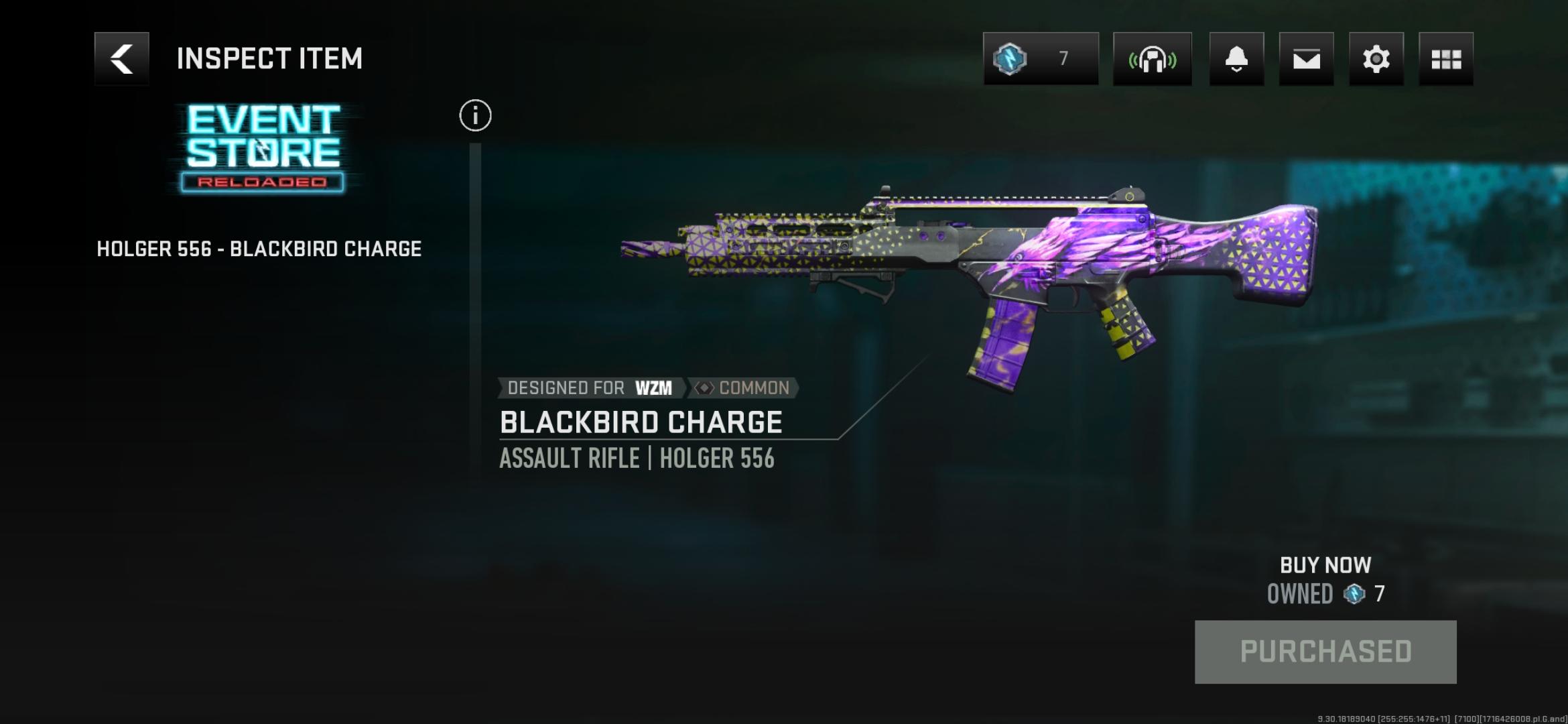Open the grid main menu

1445,59
